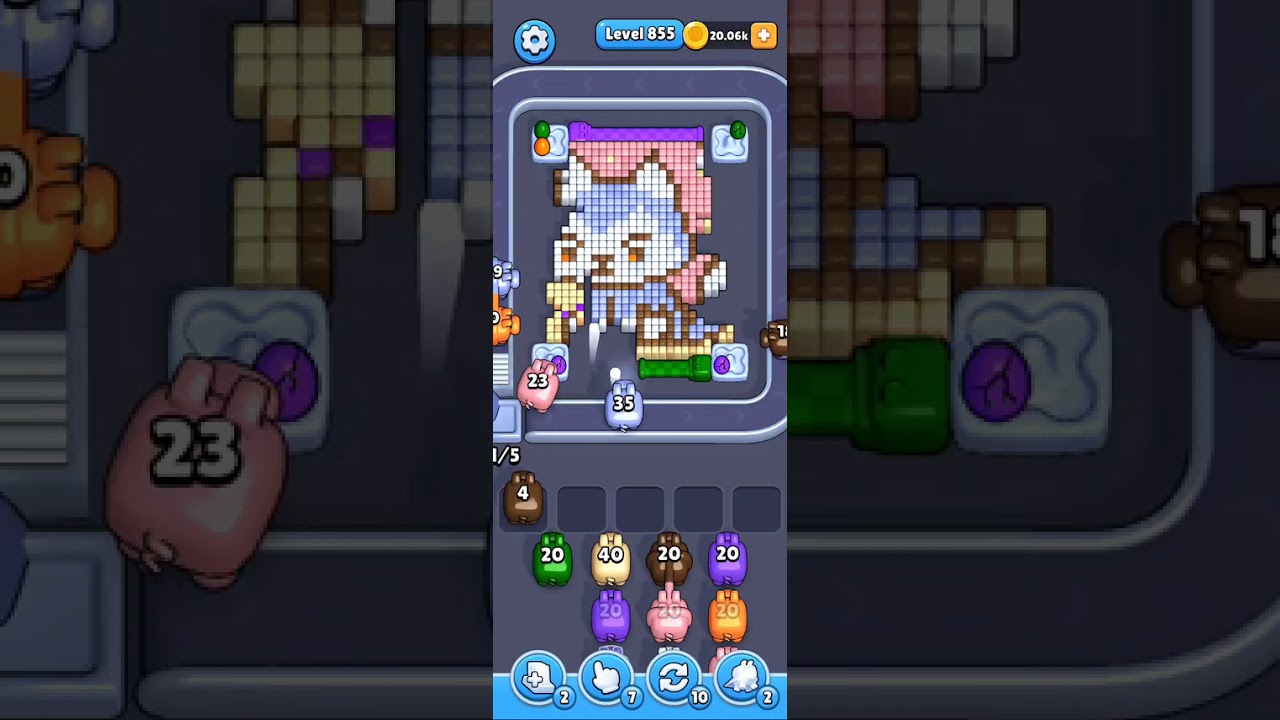Activate the finger tap power-up
The image size is (1280, 720).
click(606, 679)
